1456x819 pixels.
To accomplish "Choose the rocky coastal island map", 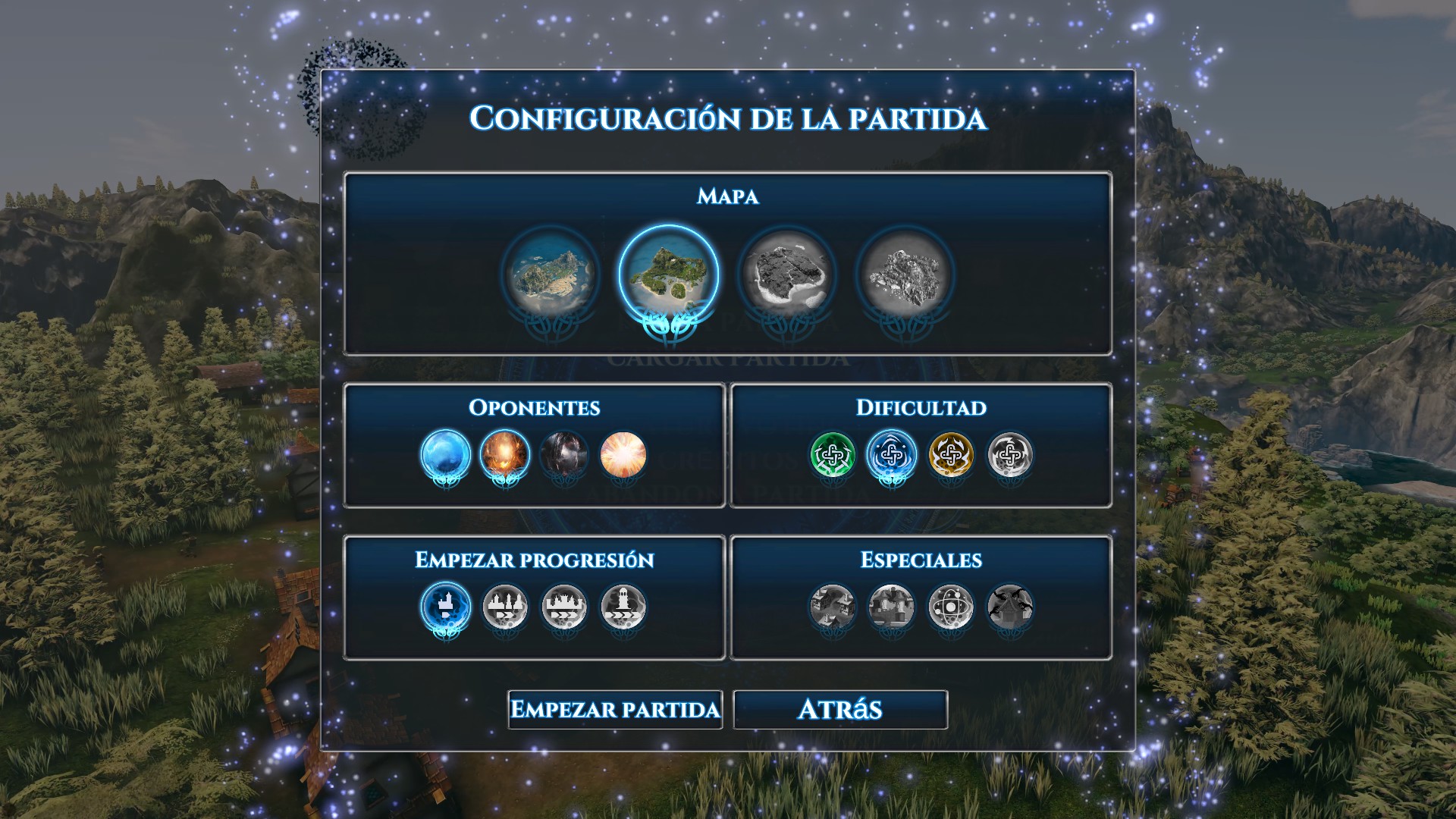I will 551,275.
